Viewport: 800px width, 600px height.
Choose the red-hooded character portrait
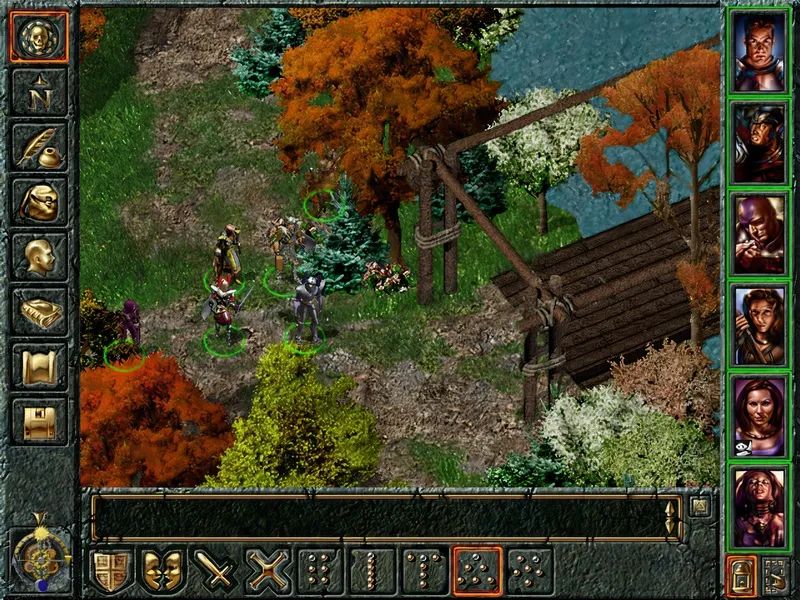[x=759, y=234]
